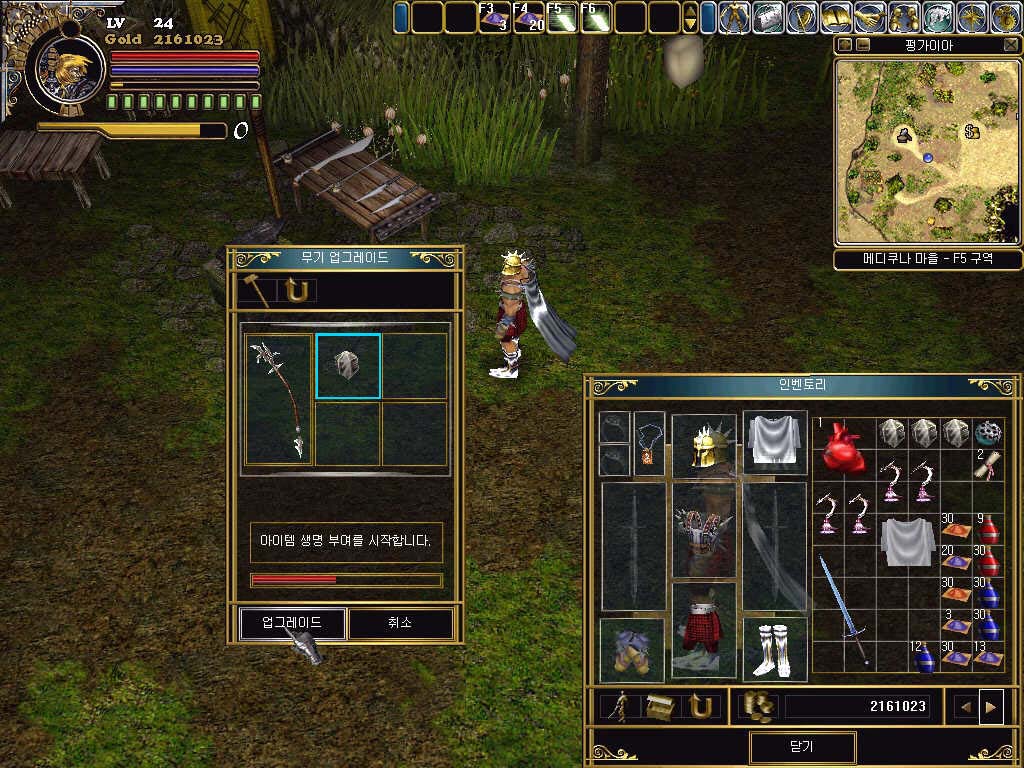Pick the red heart item in the inventory
Screen dimensions: 1024x768
pos(842,447)
